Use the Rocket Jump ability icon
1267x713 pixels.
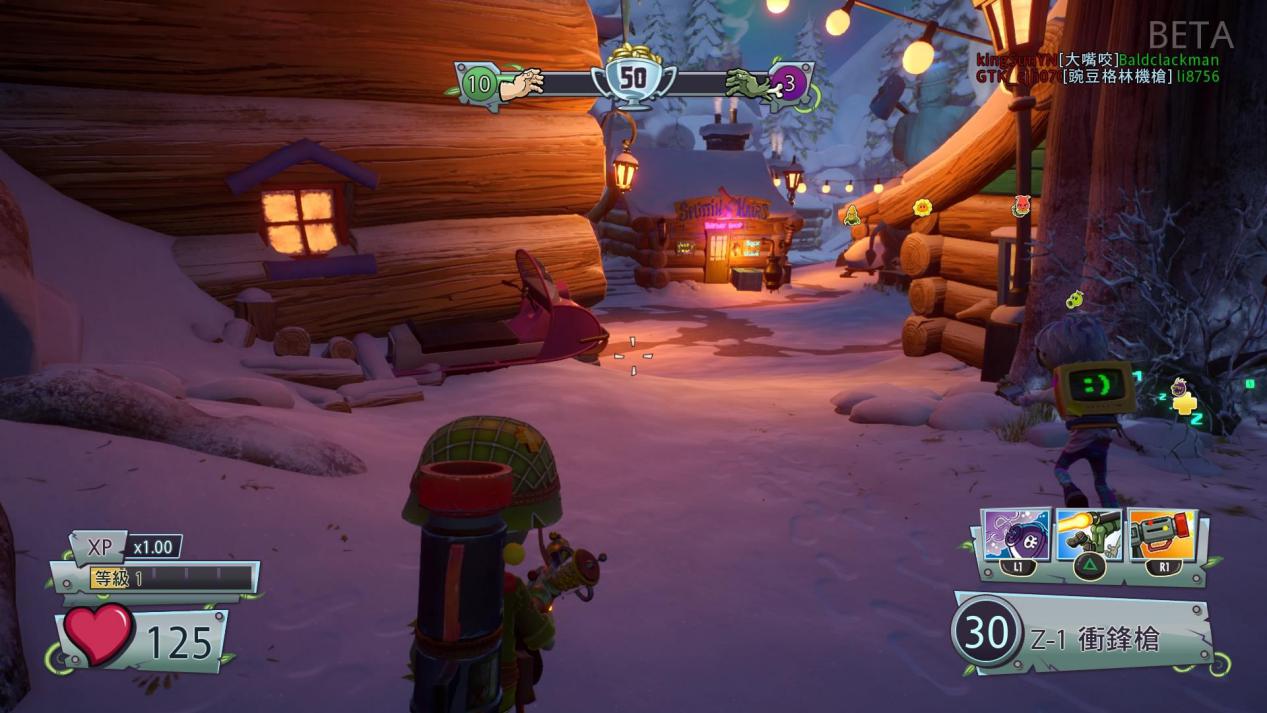click(1090, 536)
